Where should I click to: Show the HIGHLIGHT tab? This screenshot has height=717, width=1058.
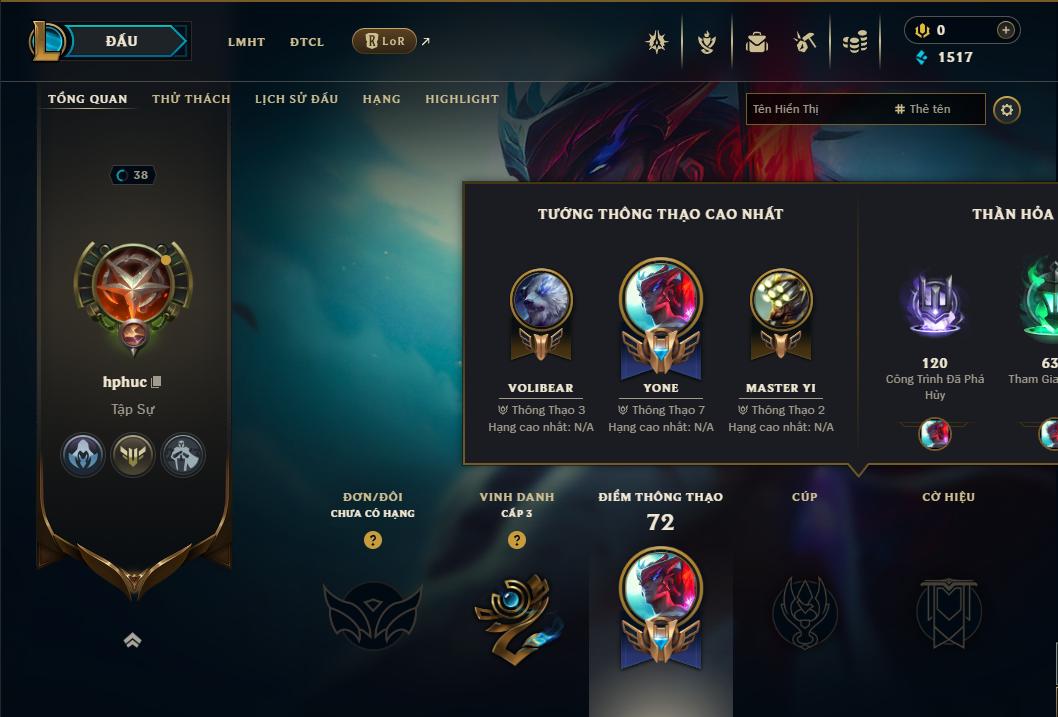[461, 99]
